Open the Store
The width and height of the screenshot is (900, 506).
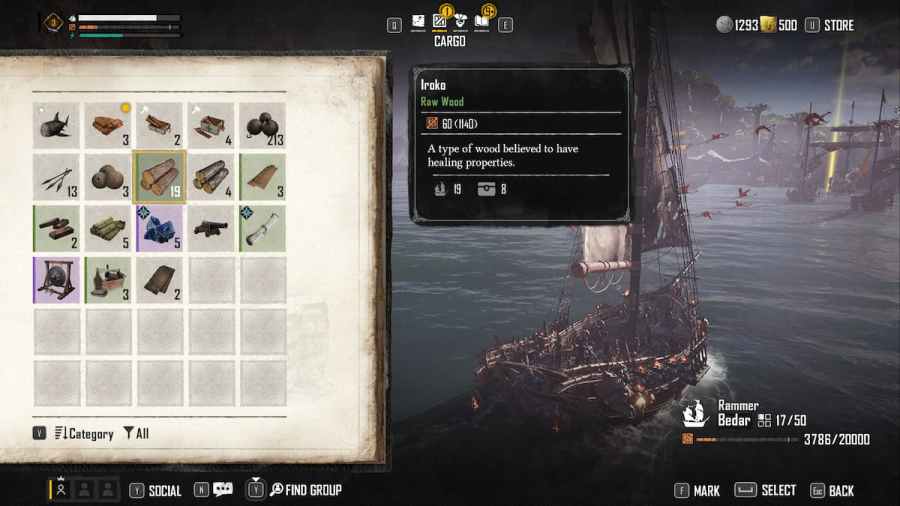838,25
